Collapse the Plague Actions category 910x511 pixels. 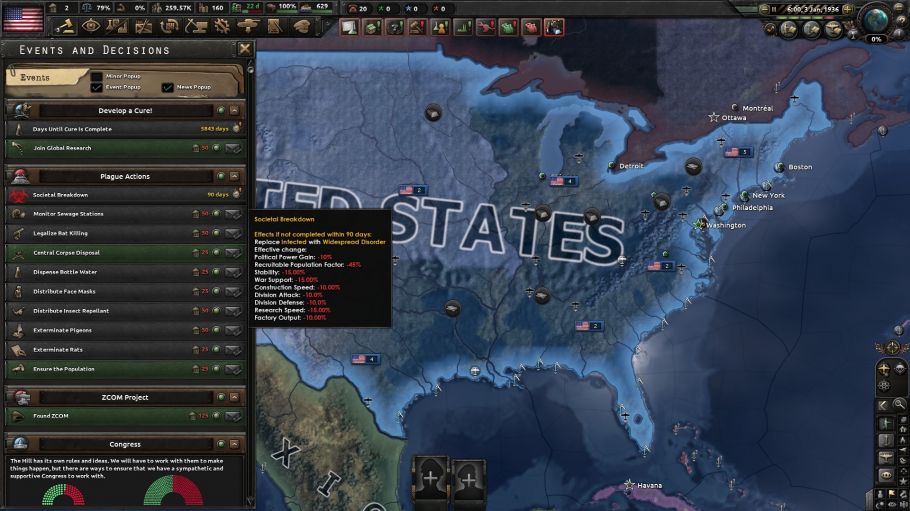(x=234, y=176)
